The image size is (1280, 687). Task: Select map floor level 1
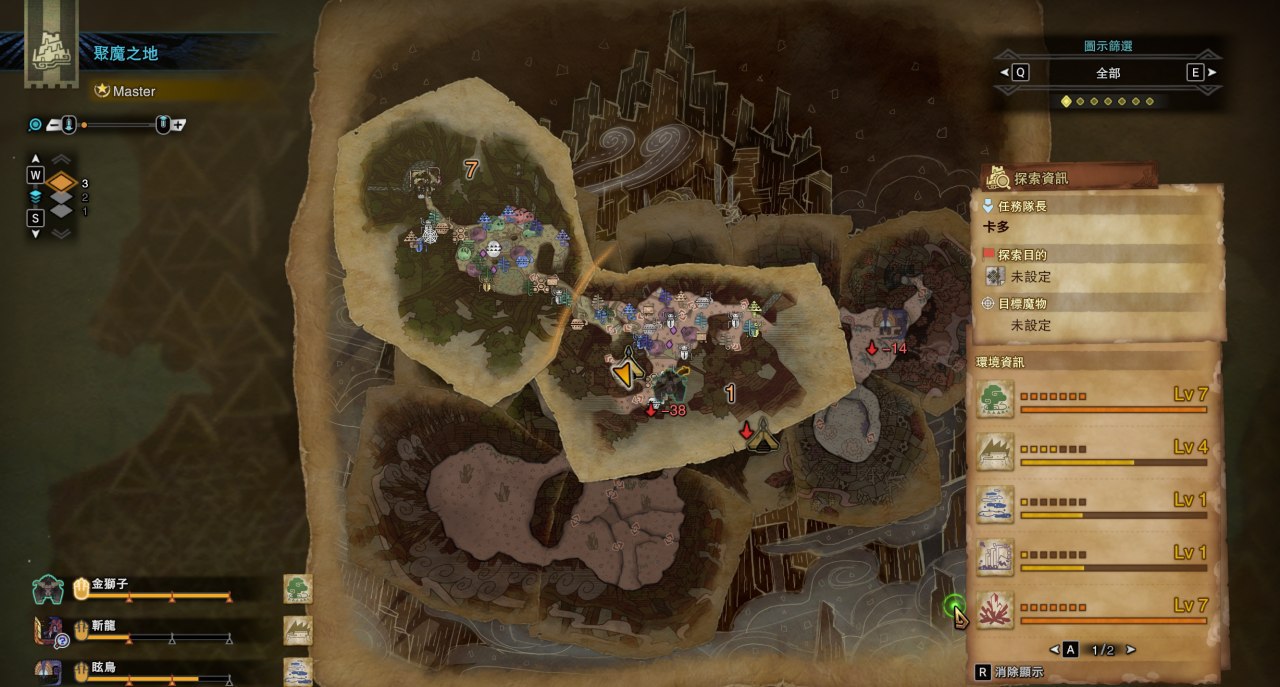[x=62, y=211]
